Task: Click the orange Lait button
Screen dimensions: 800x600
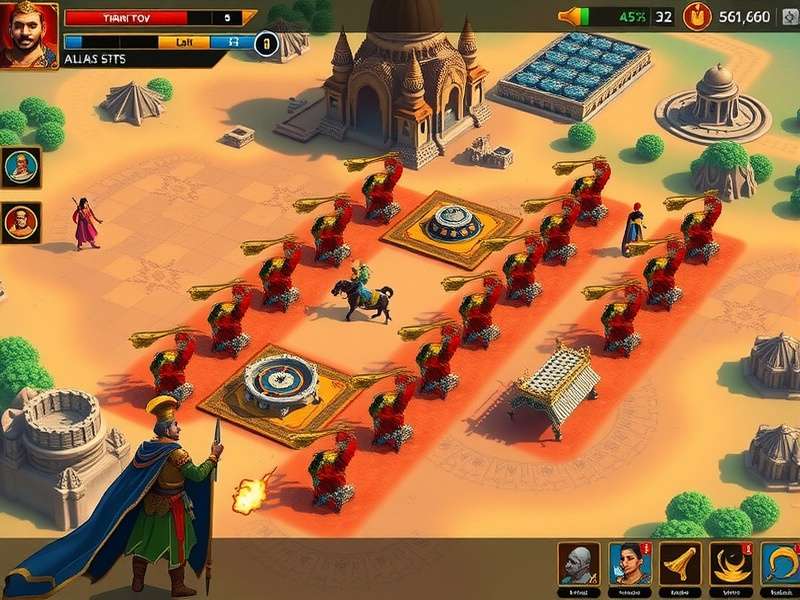Action: [x=185, y=42]
